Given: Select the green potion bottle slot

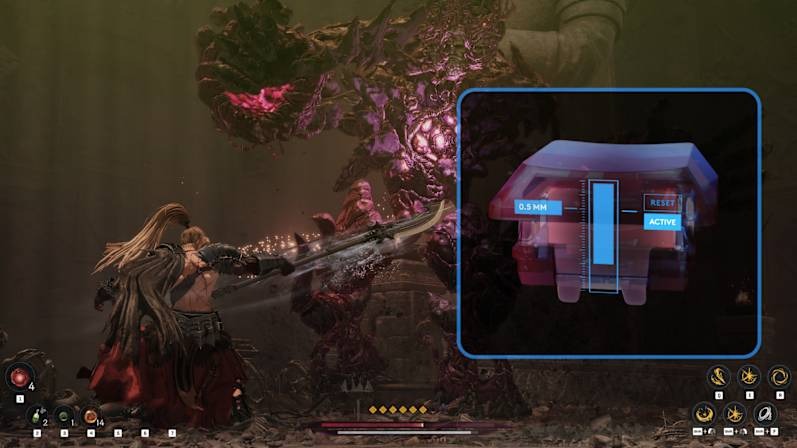Looking at the screenshot, I should (37, 415).
